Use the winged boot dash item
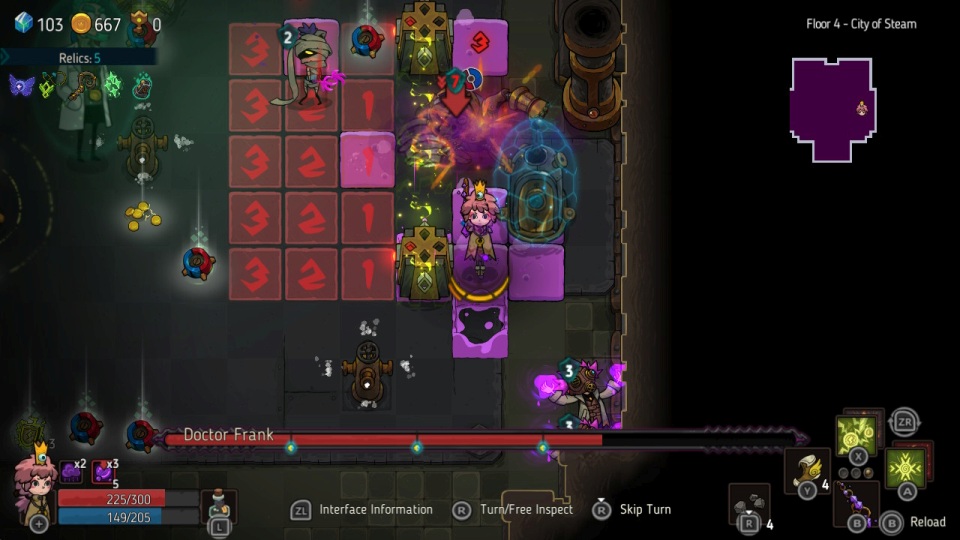 pos(806,470)
